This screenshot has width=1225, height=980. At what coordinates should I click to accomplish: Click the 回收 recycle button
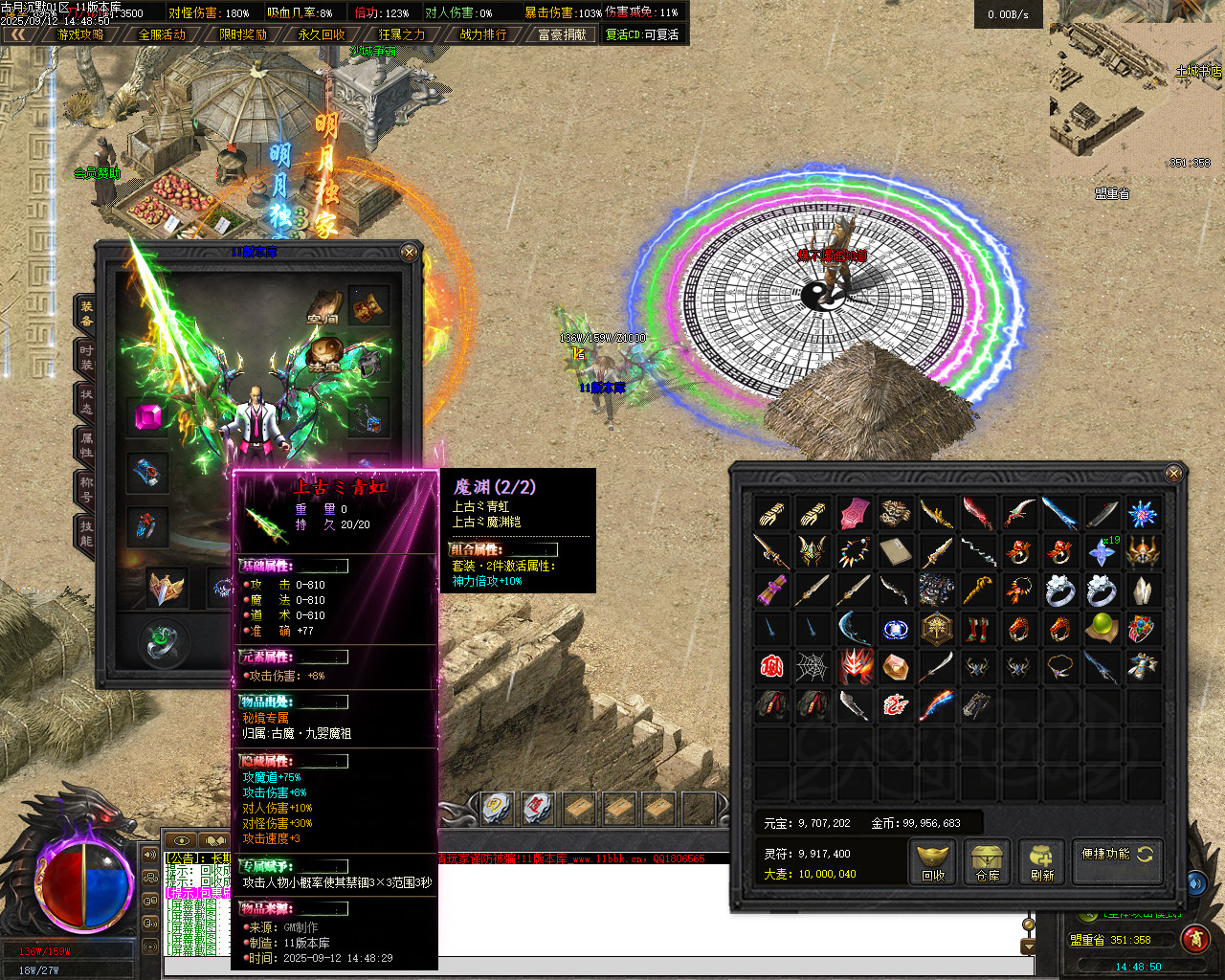(x=933, y=860)
